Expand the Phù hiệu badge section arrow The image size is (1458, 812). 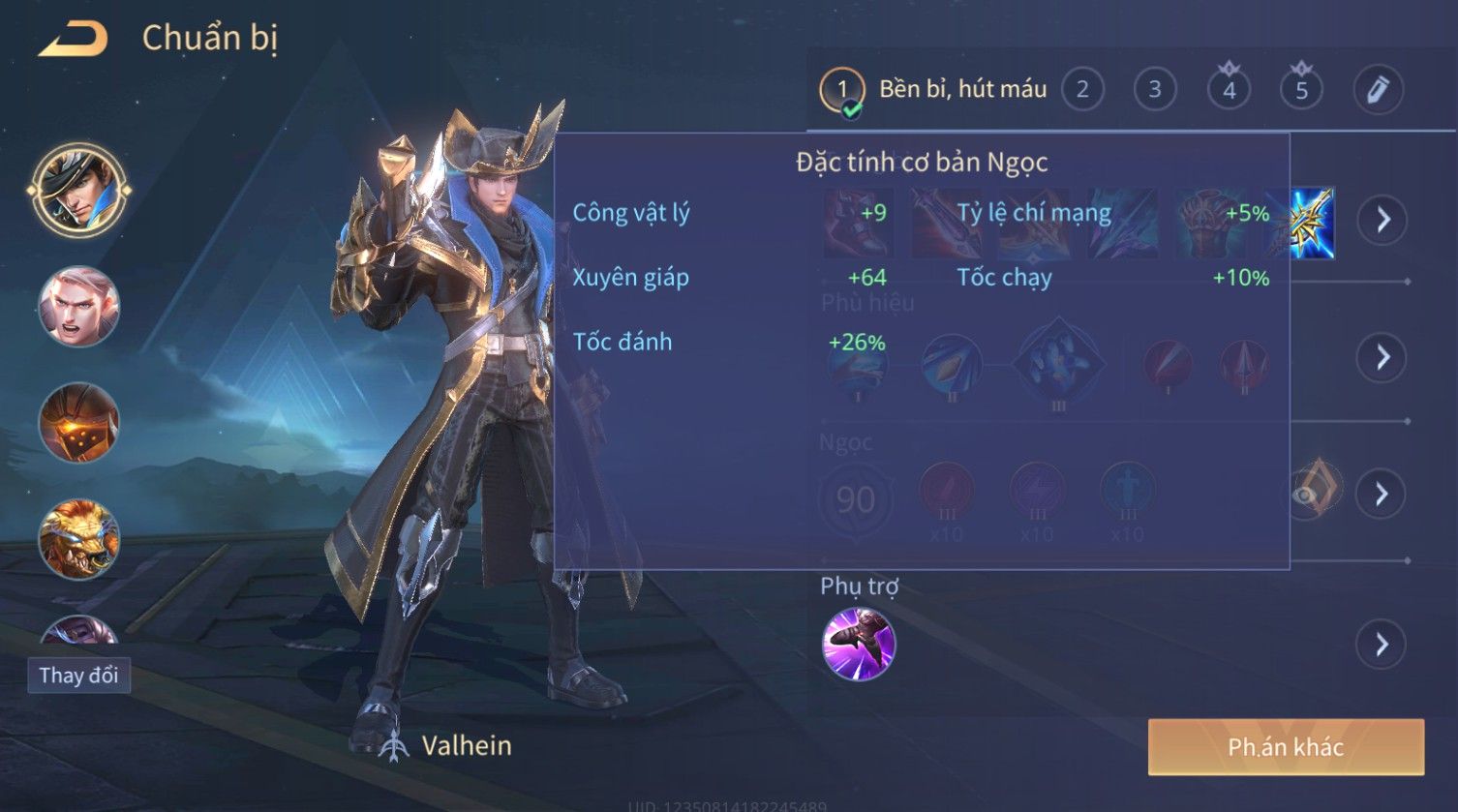[1382, 357]
